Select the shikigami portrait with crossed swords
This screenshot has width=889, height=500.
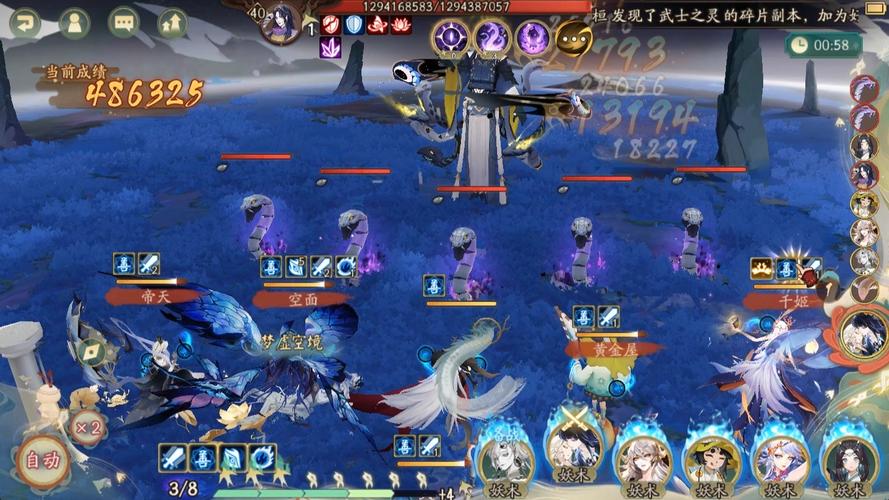pos(573,458)
